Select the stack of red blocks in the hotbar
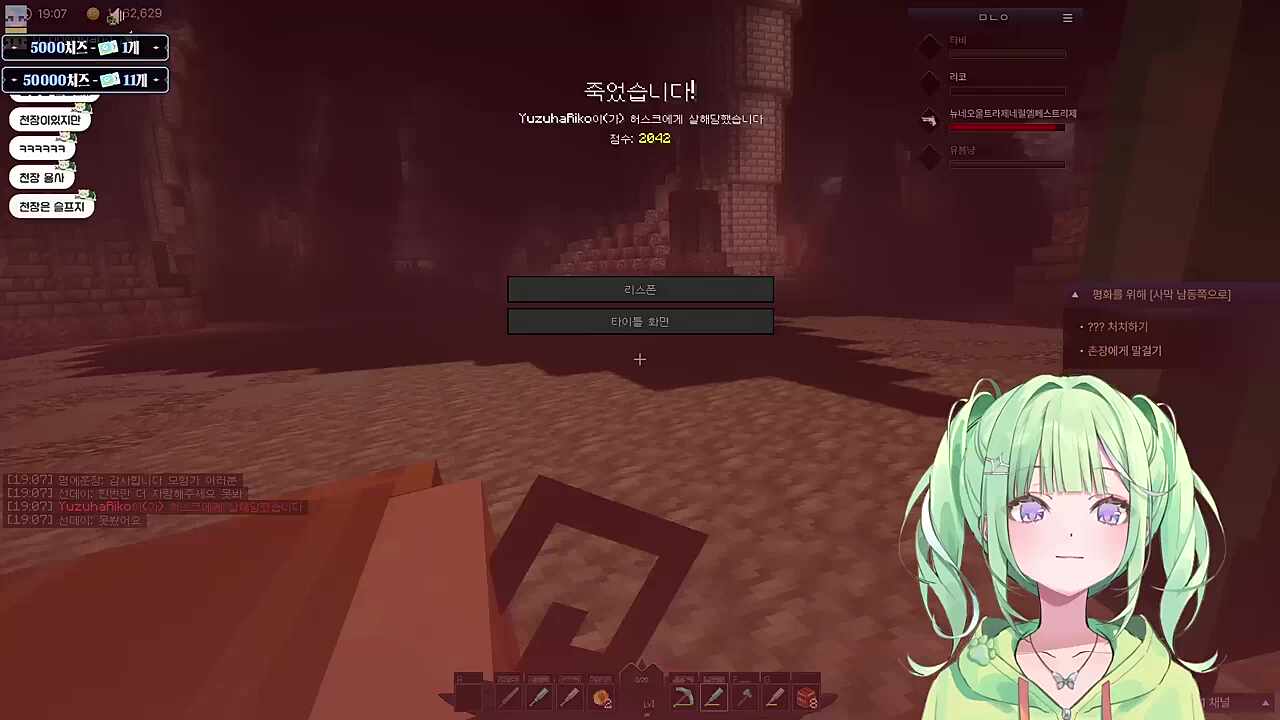This screenshot has width=1280, height=720. 805,697
